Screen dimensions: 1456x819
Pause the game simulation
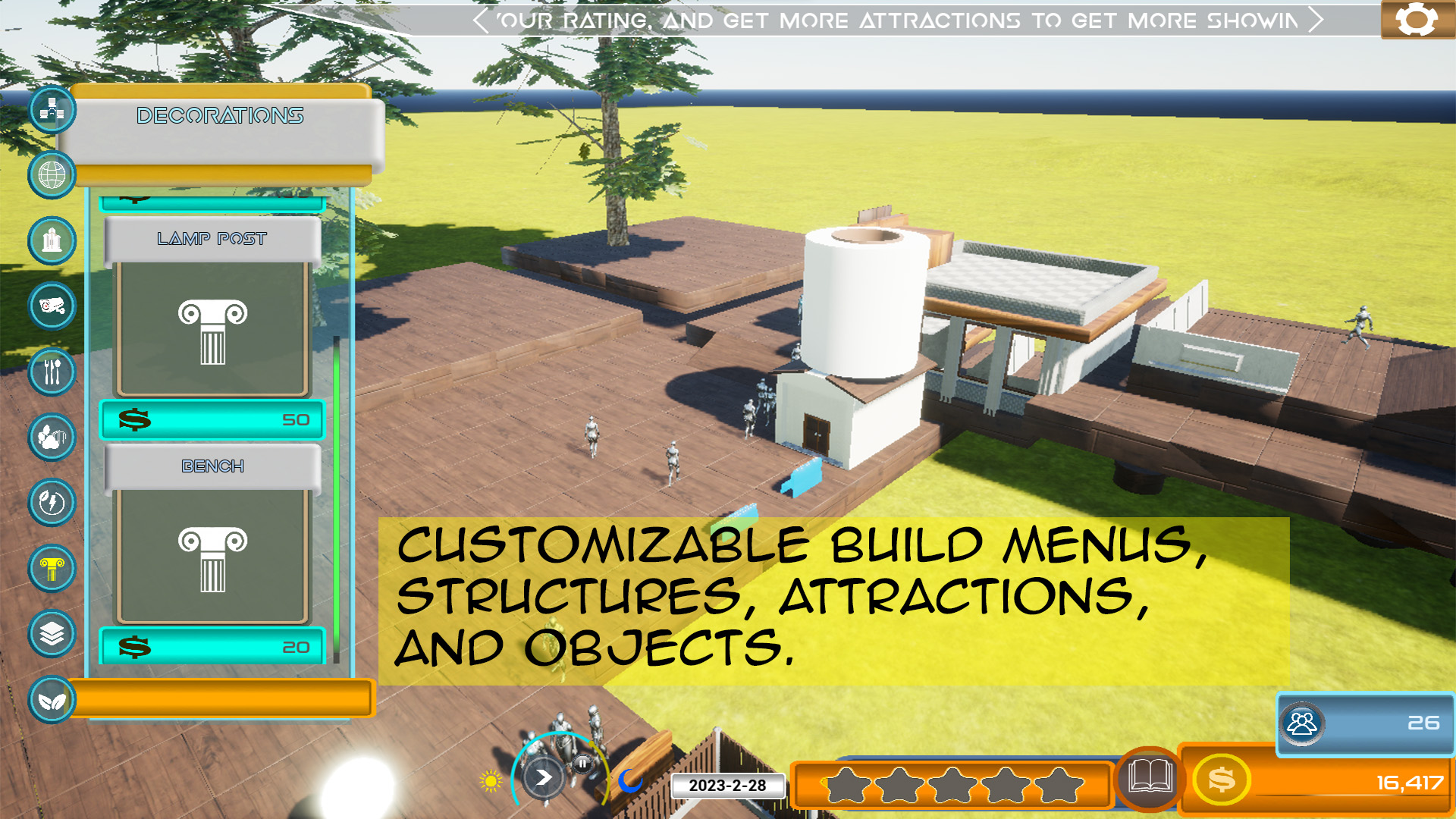(581, 762)
